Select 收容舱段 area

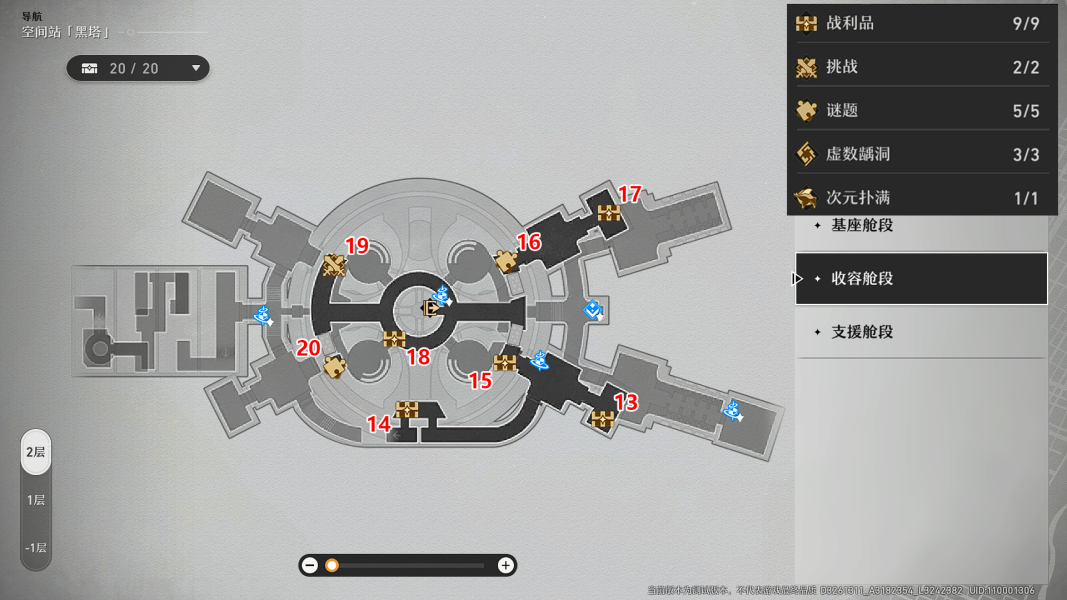[920, 279]
